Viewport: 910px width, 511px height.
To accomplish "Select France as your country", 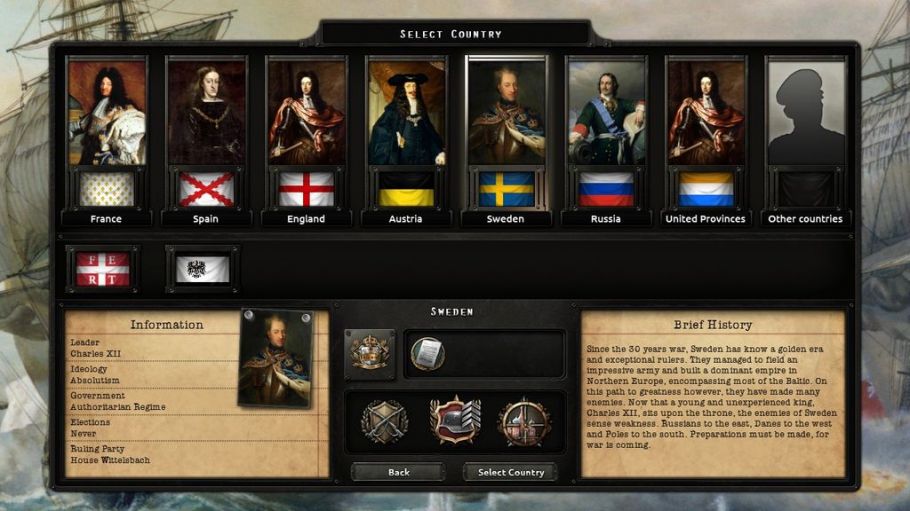I will (x=106, y=140).
